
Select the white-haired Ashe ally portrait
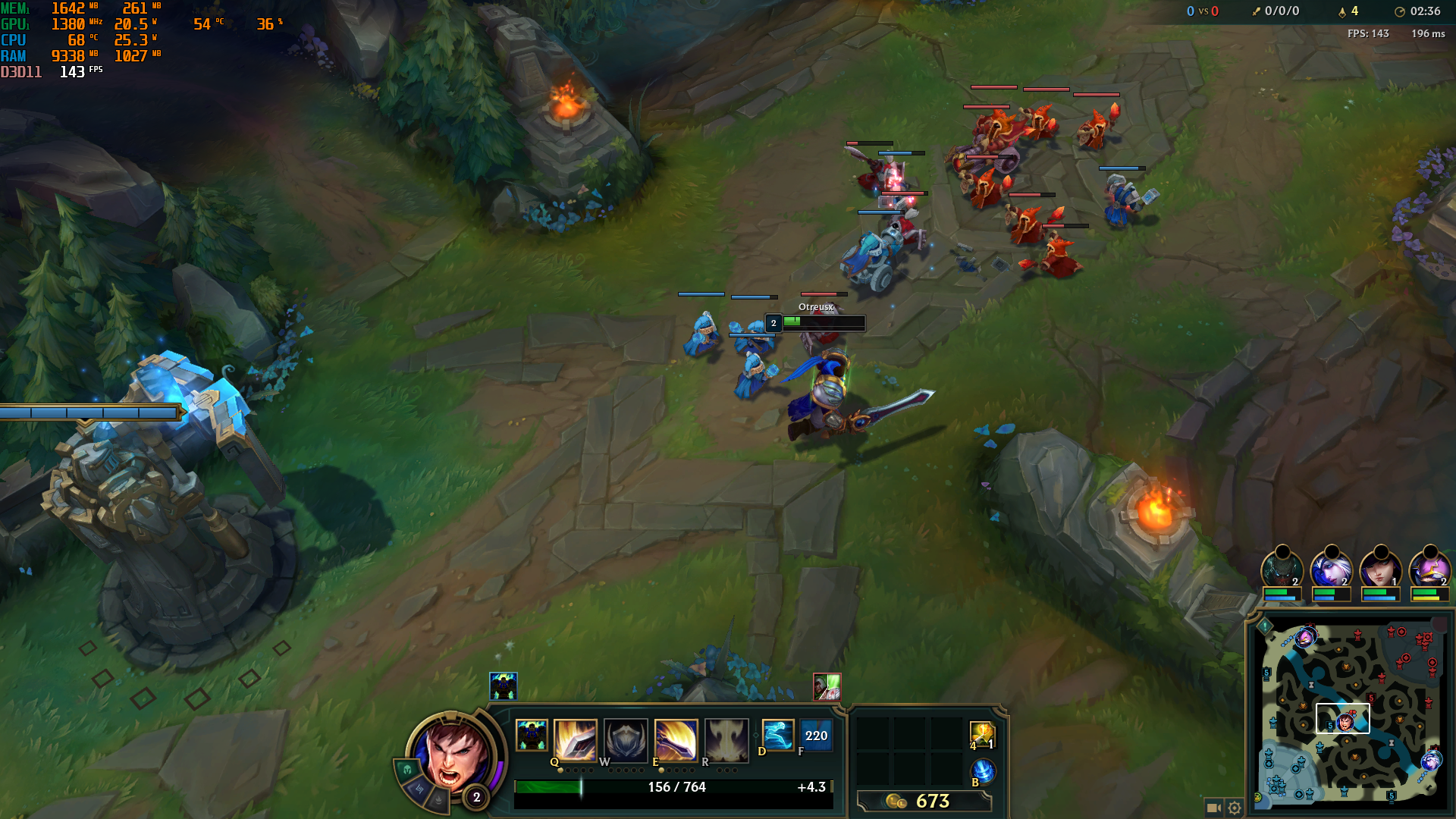tap(1331, 569)
